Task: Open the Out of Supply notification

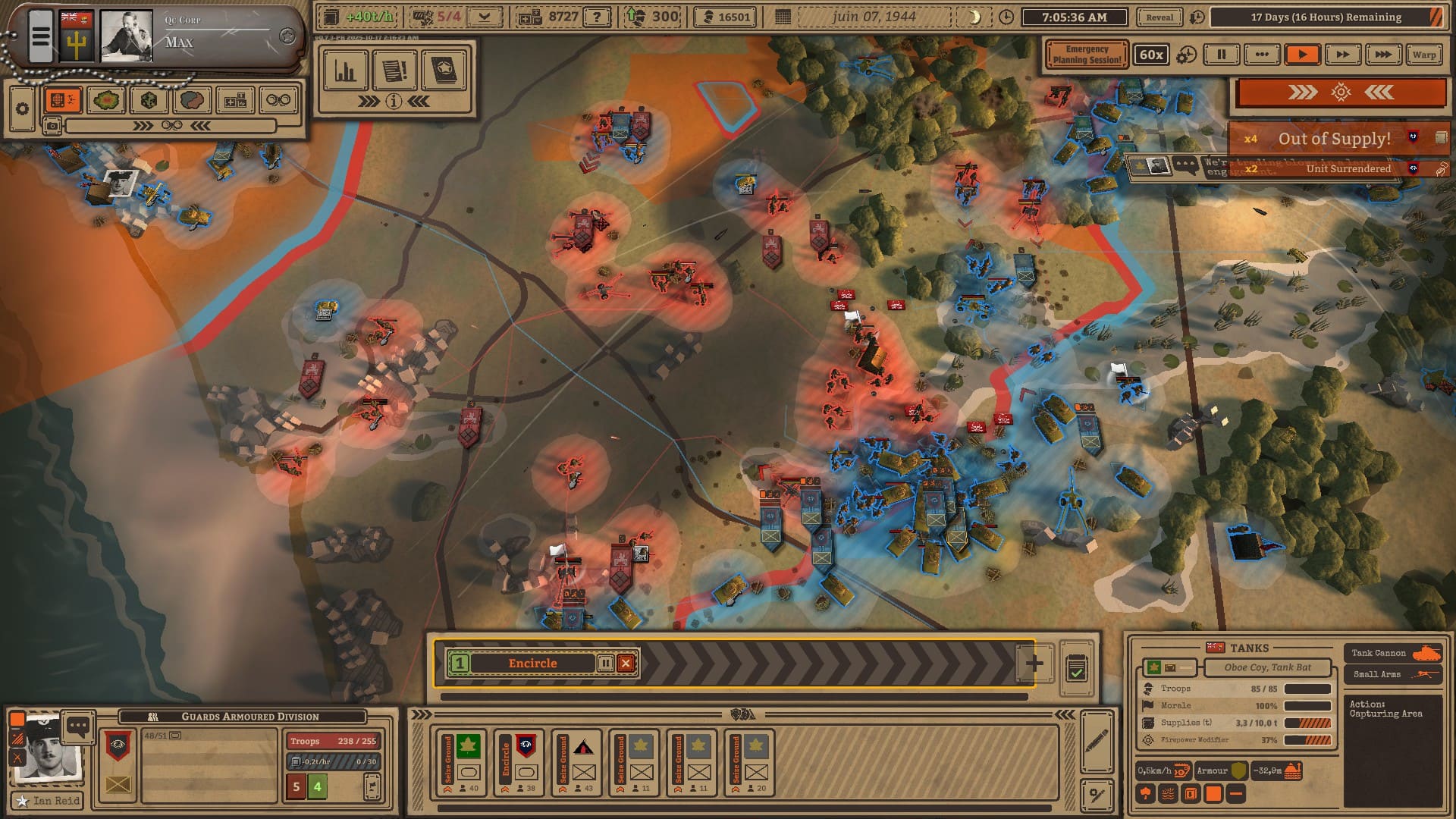Action: point(1334,139)
